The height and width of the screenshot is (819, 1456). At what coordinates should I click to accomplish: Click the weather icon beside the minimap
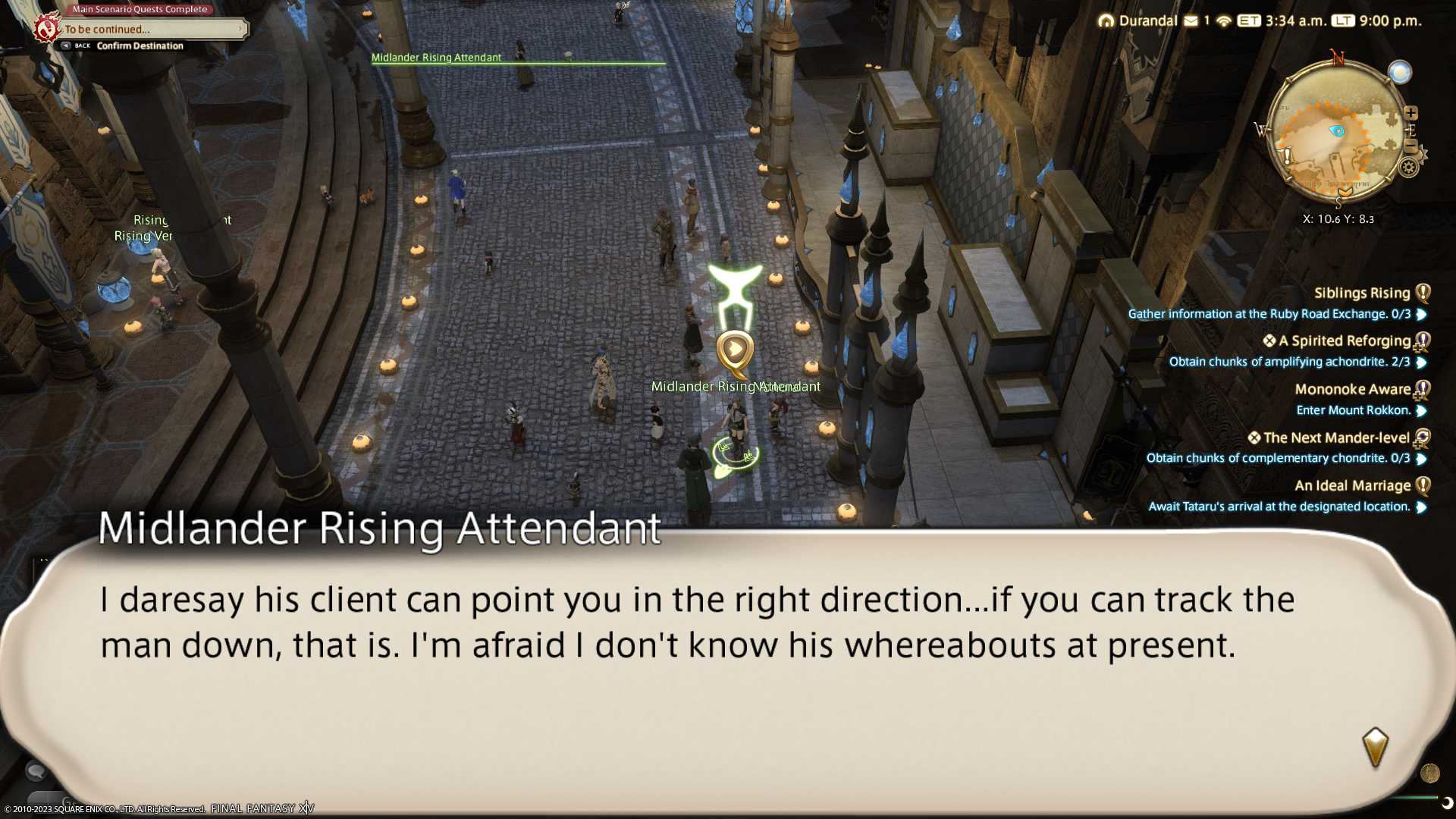[1400, 72]
